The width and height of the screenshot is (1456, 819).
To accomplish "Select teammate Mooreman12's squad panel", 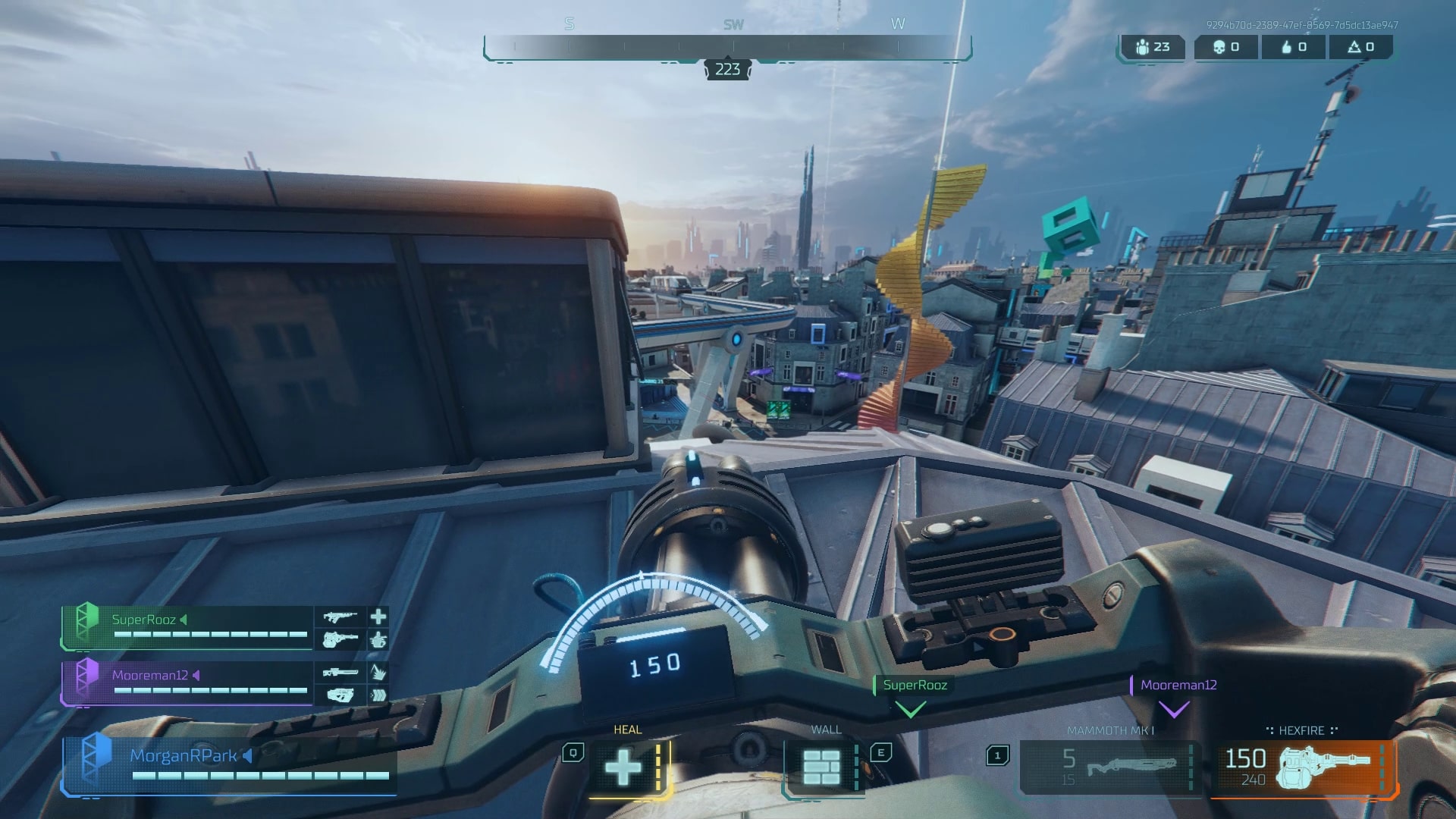I will (x=187, y=682).
